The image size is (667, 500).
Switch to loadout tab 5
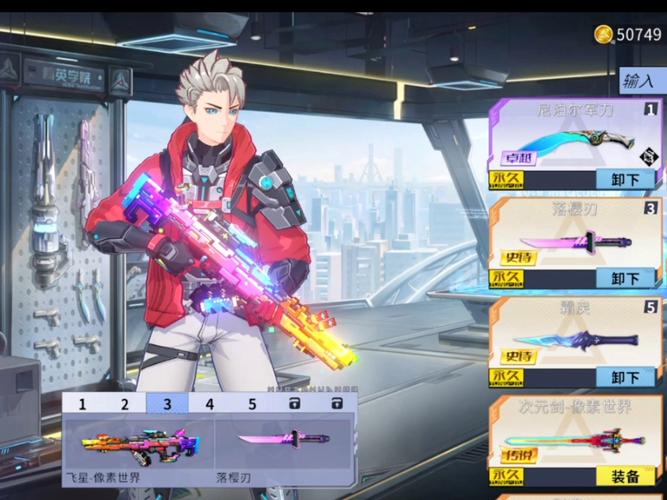(x=252, y=404)
